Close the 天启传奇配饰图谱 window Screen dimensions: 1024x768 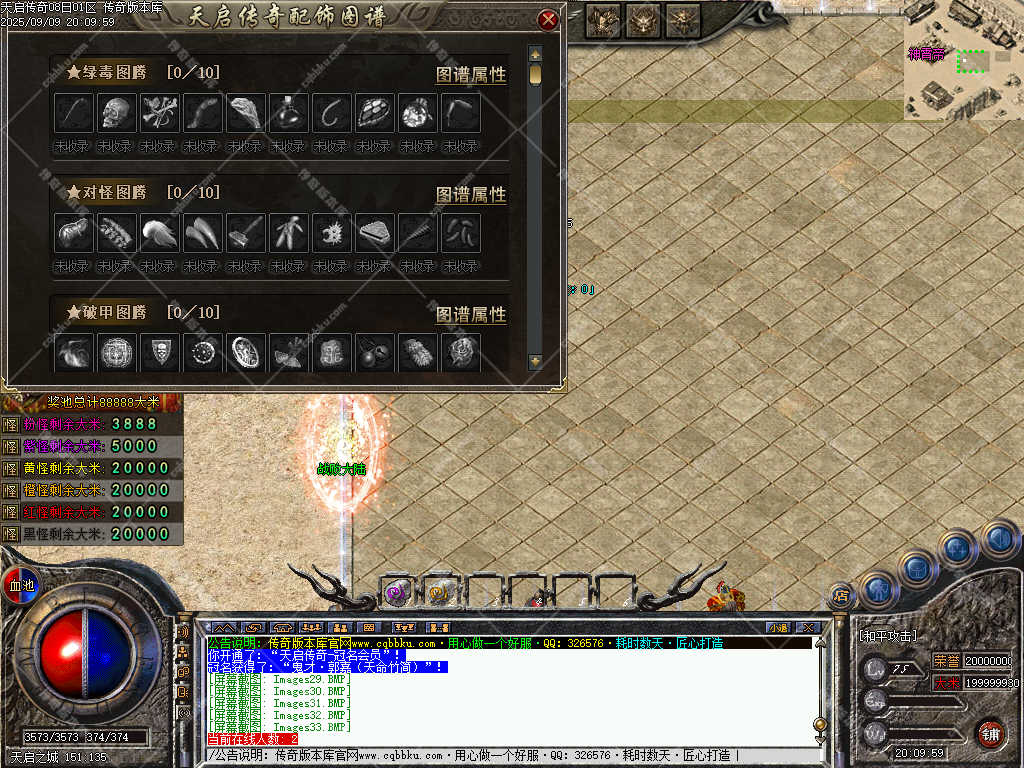tap(547, 20)
